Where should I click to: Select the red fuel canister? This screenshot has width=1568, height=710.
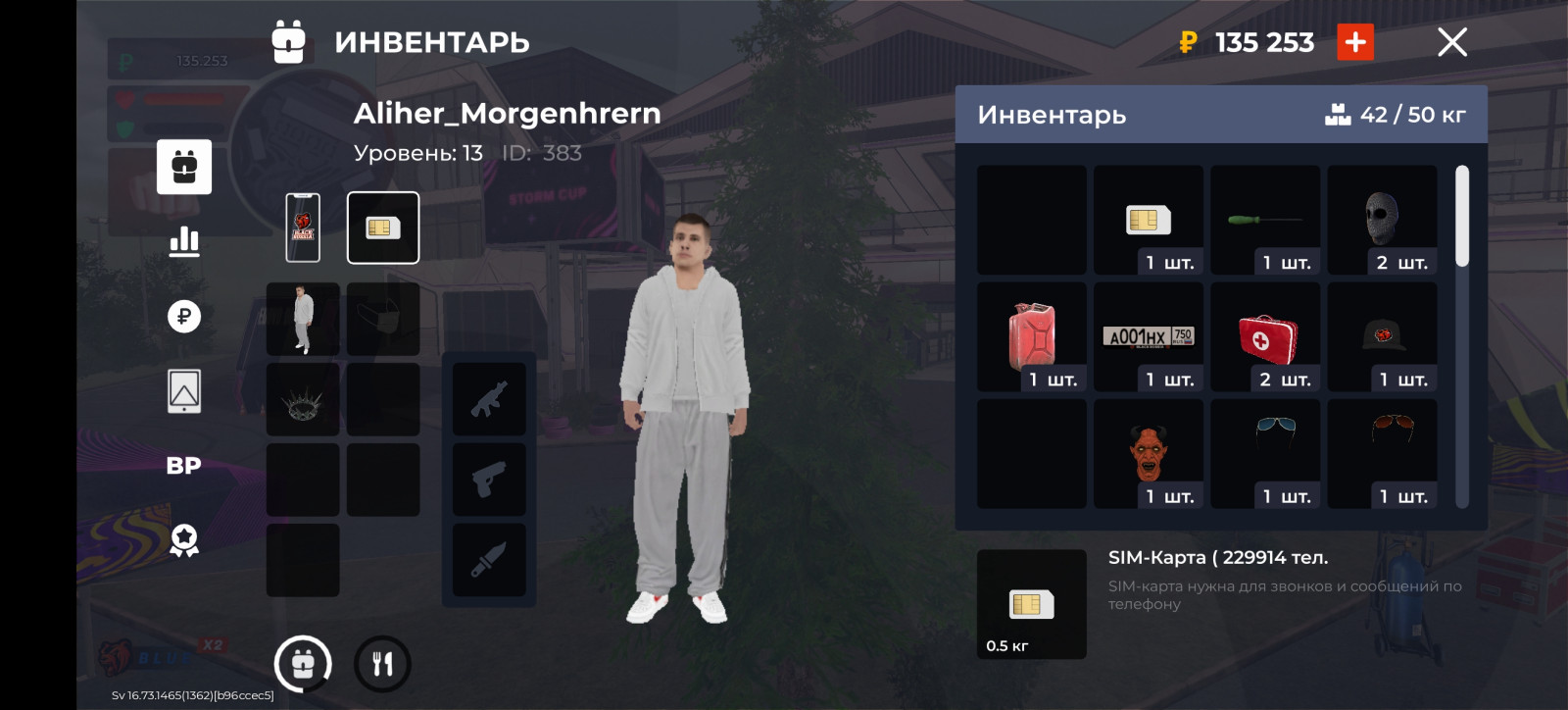1032,336
